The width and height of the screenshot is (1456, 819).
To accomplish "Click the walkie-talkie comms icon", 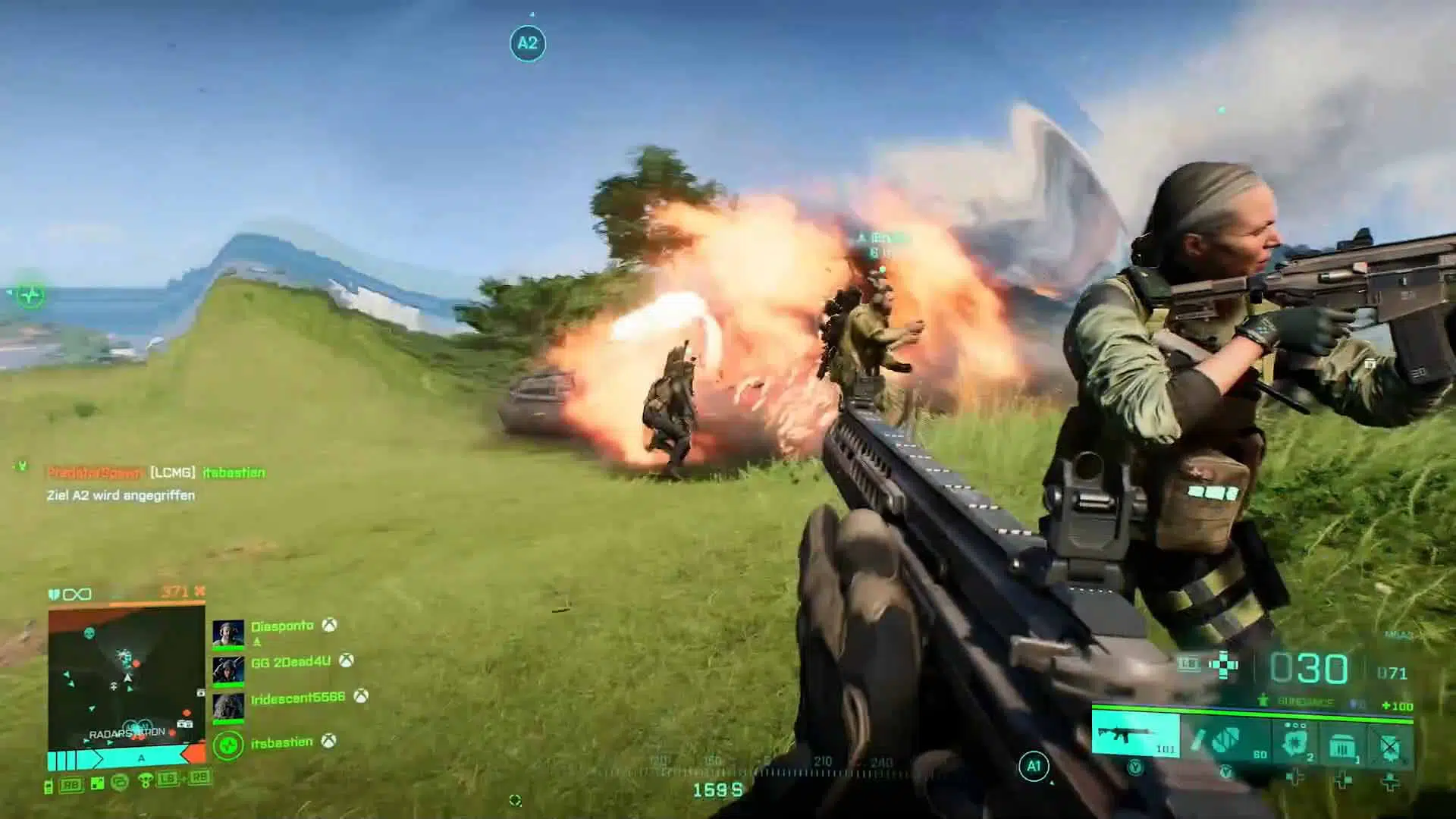I will tap(49, 786).
